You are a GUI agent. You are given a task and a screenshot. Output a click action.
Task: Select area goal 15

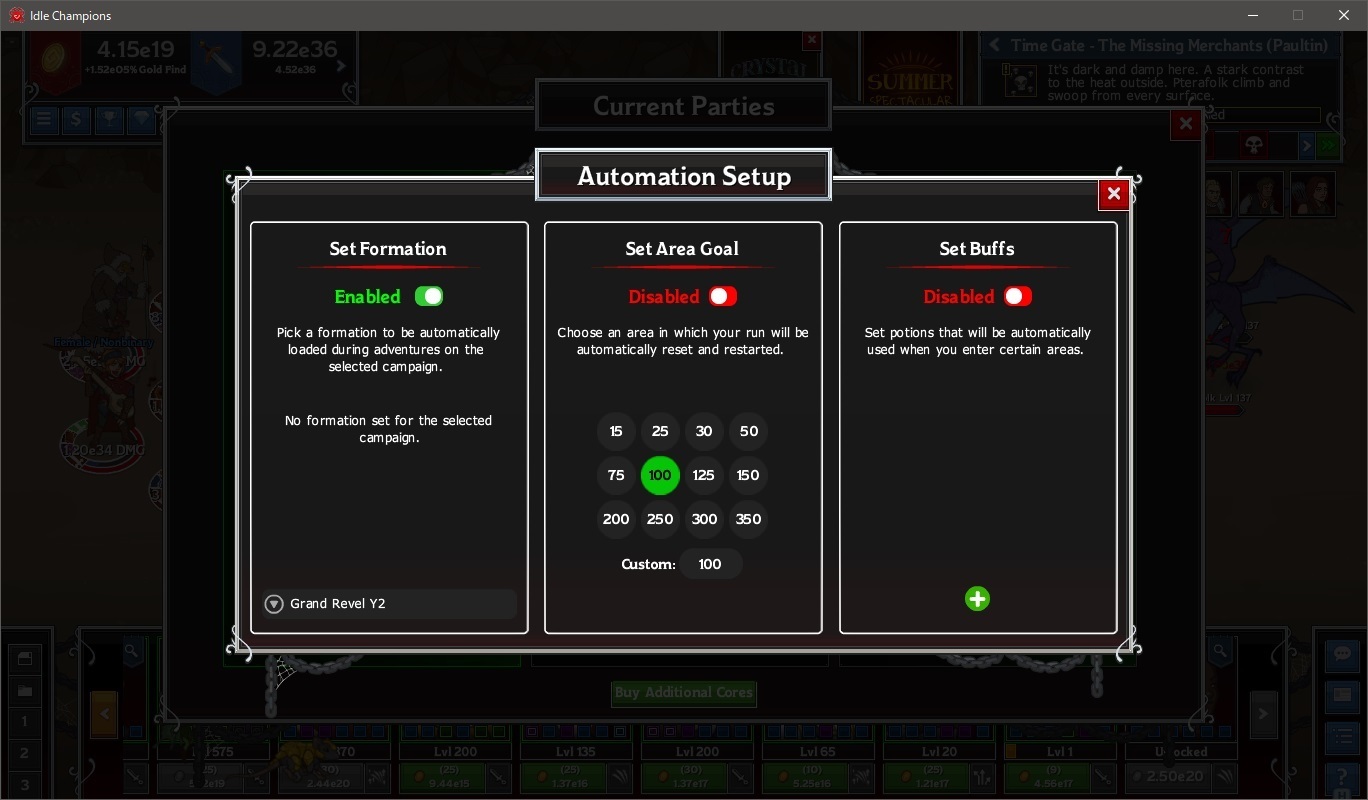[x=616, y=431]
